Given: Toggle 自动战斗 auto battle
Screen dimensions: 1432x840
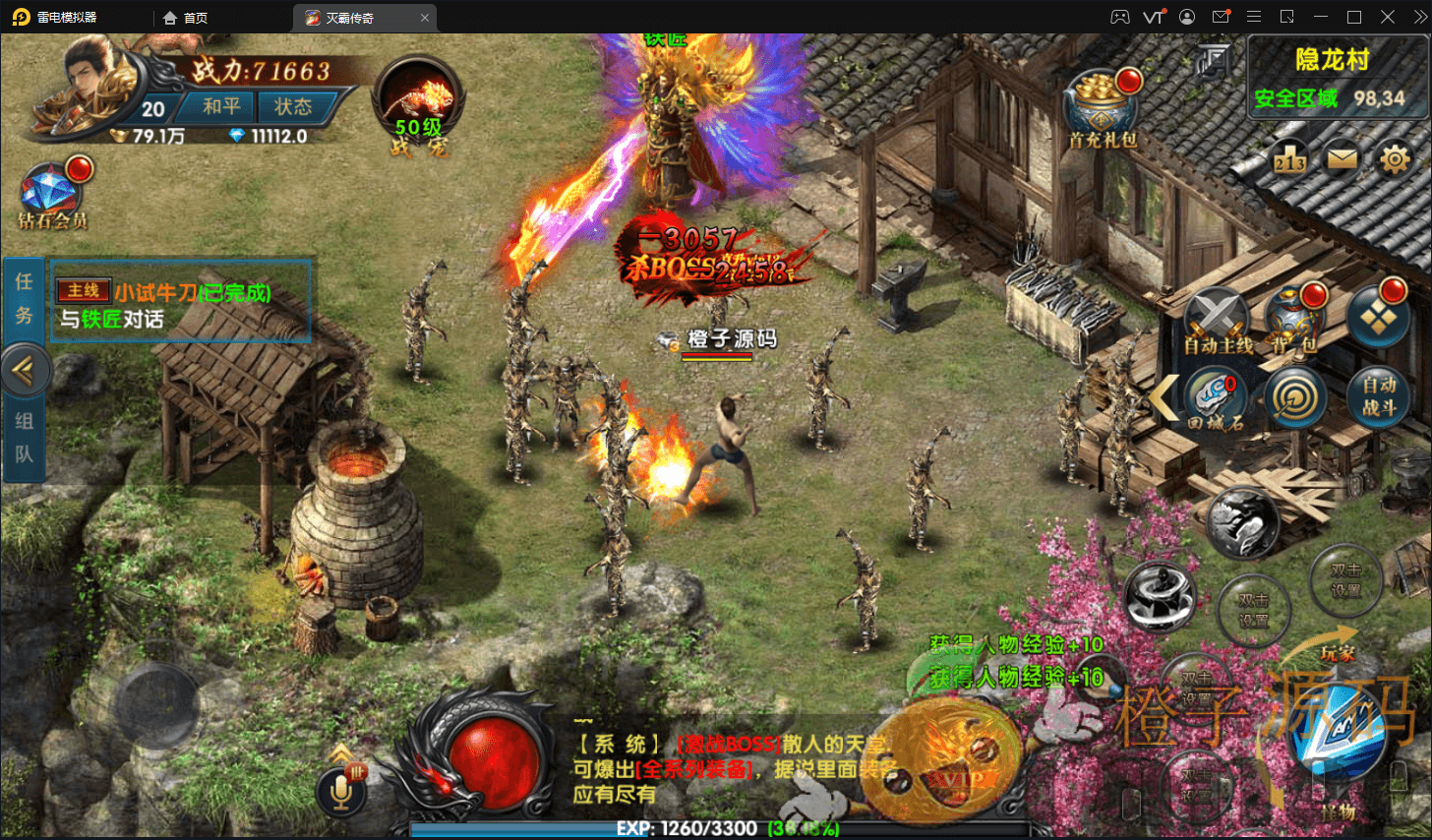Looking at the screenshot, I should (1378, 397).
